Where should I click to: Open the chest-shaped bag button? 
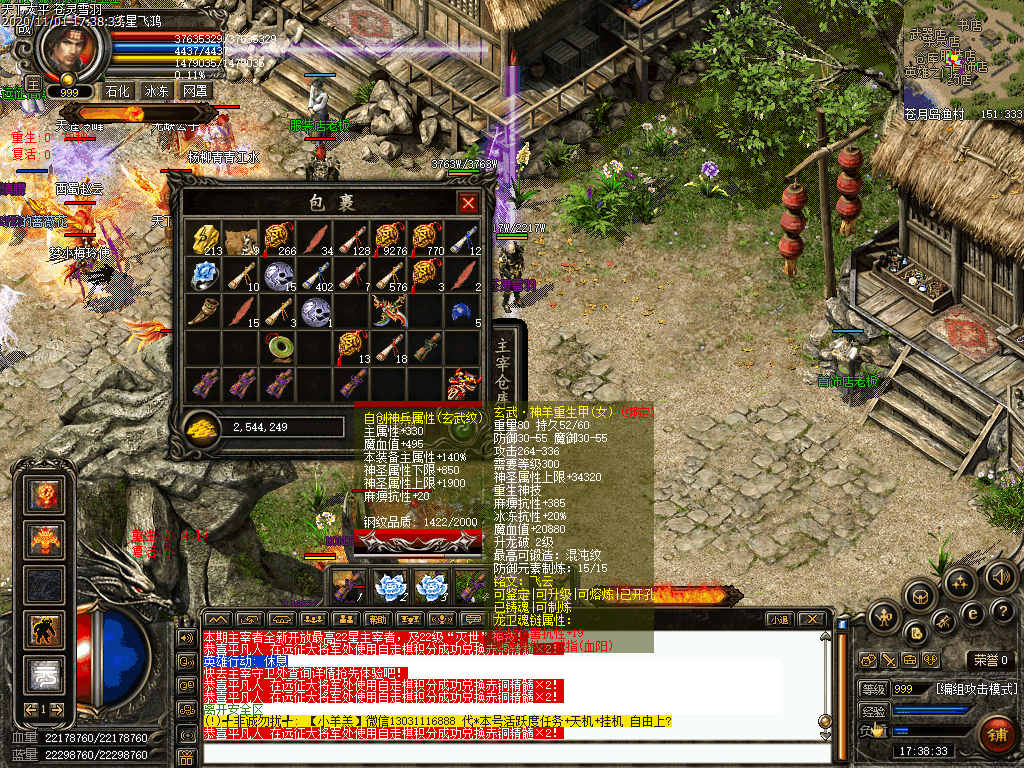click(919, 596)
